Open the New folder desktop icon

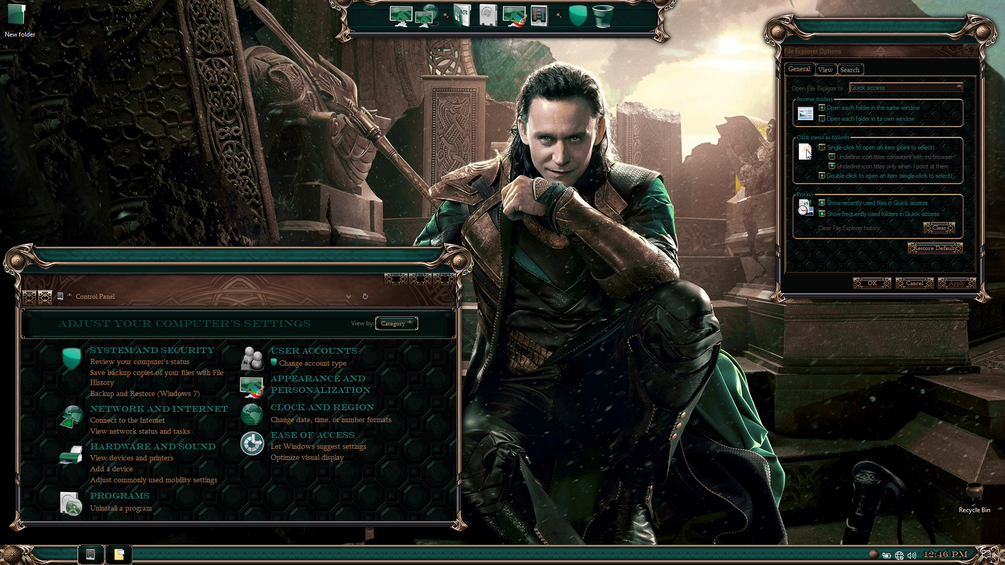[x=18, y=18]
